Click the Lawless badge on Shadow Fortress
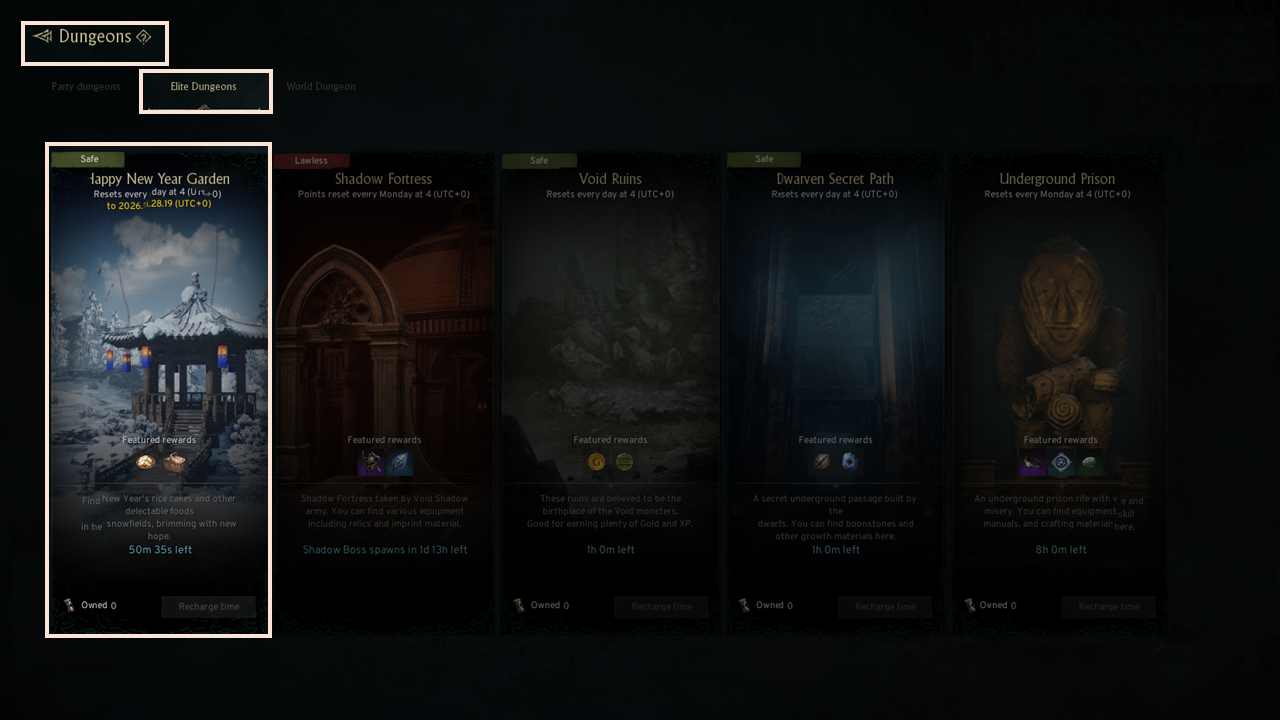Viewport: 1280px width, 720px height. click(x=311, y=159)
